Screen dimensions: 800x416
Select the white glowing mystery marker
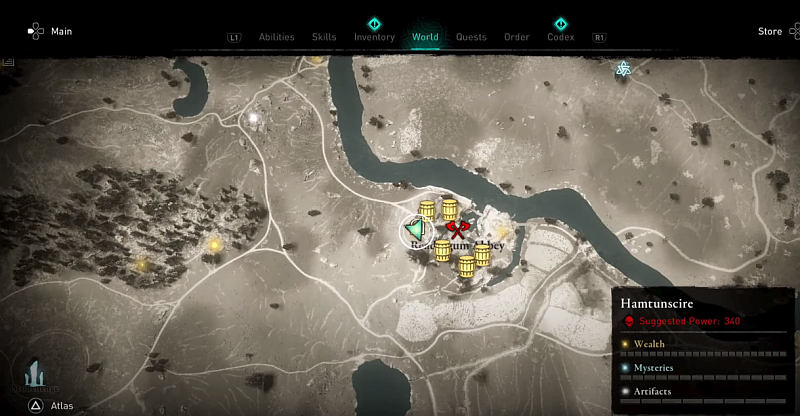(x=254, y=118)
